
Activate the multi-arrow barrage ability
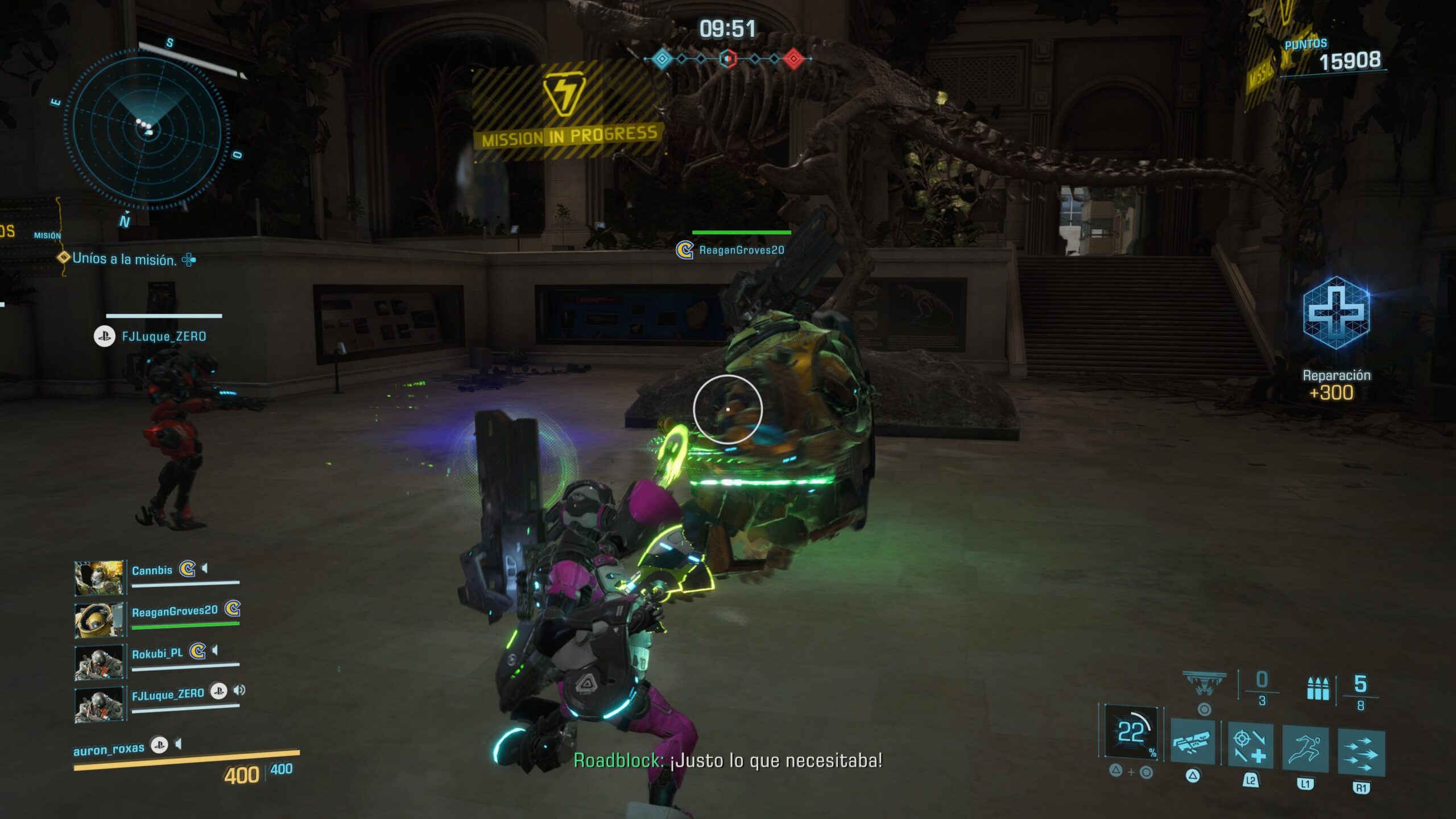pos(1361,753)
